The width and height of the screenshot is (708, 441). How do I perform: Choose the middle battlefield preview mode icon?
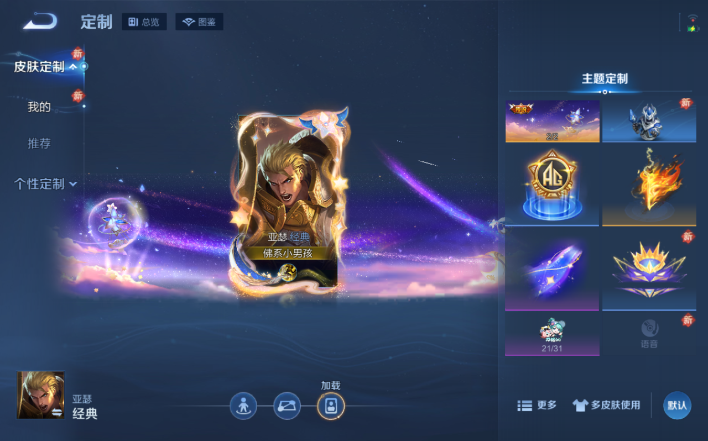coord(287,405)
